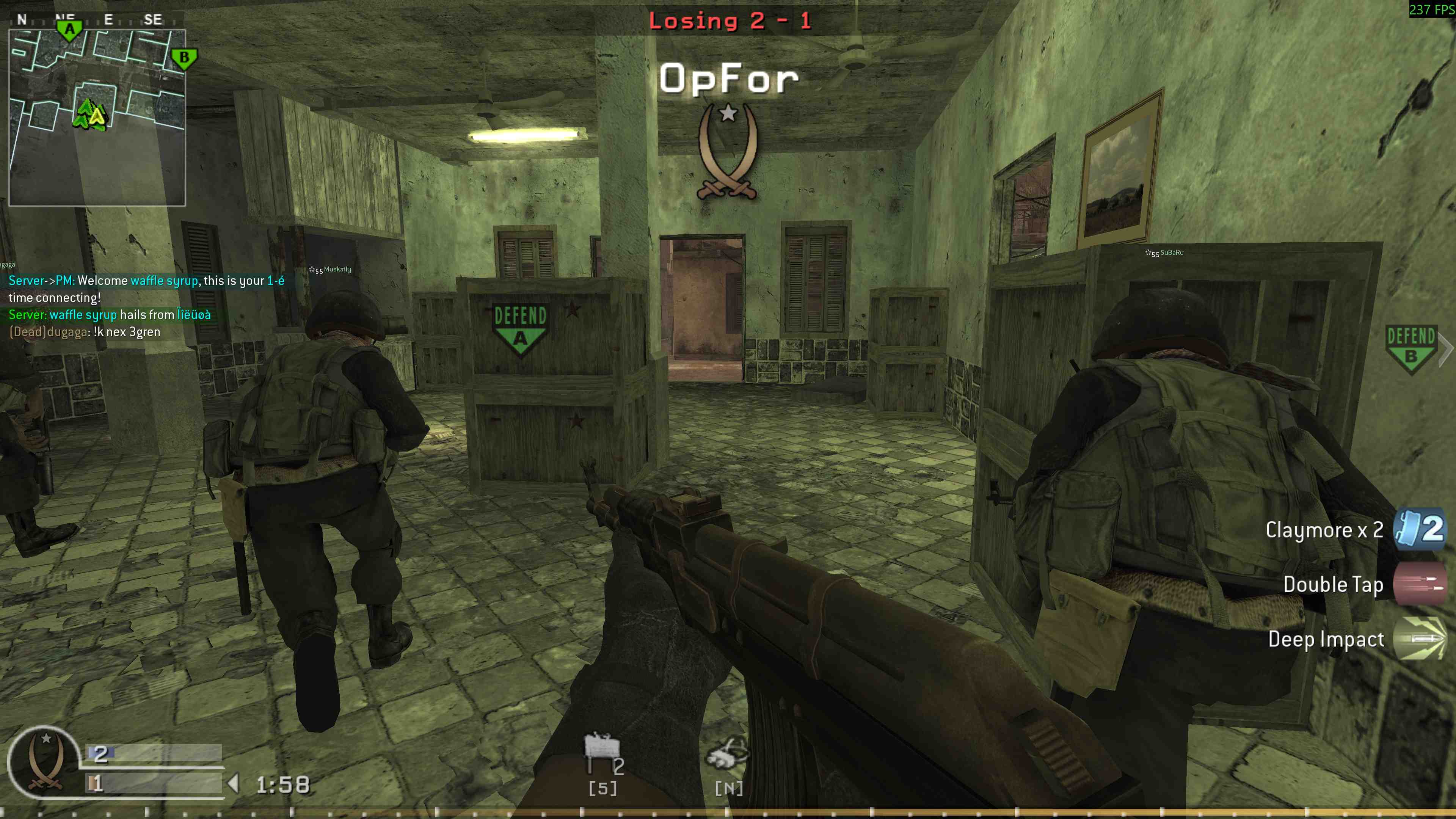This screenshot has width=1456, height=819.
Task: Click the waffle syrup name in chat
Action: coord(164,280)
